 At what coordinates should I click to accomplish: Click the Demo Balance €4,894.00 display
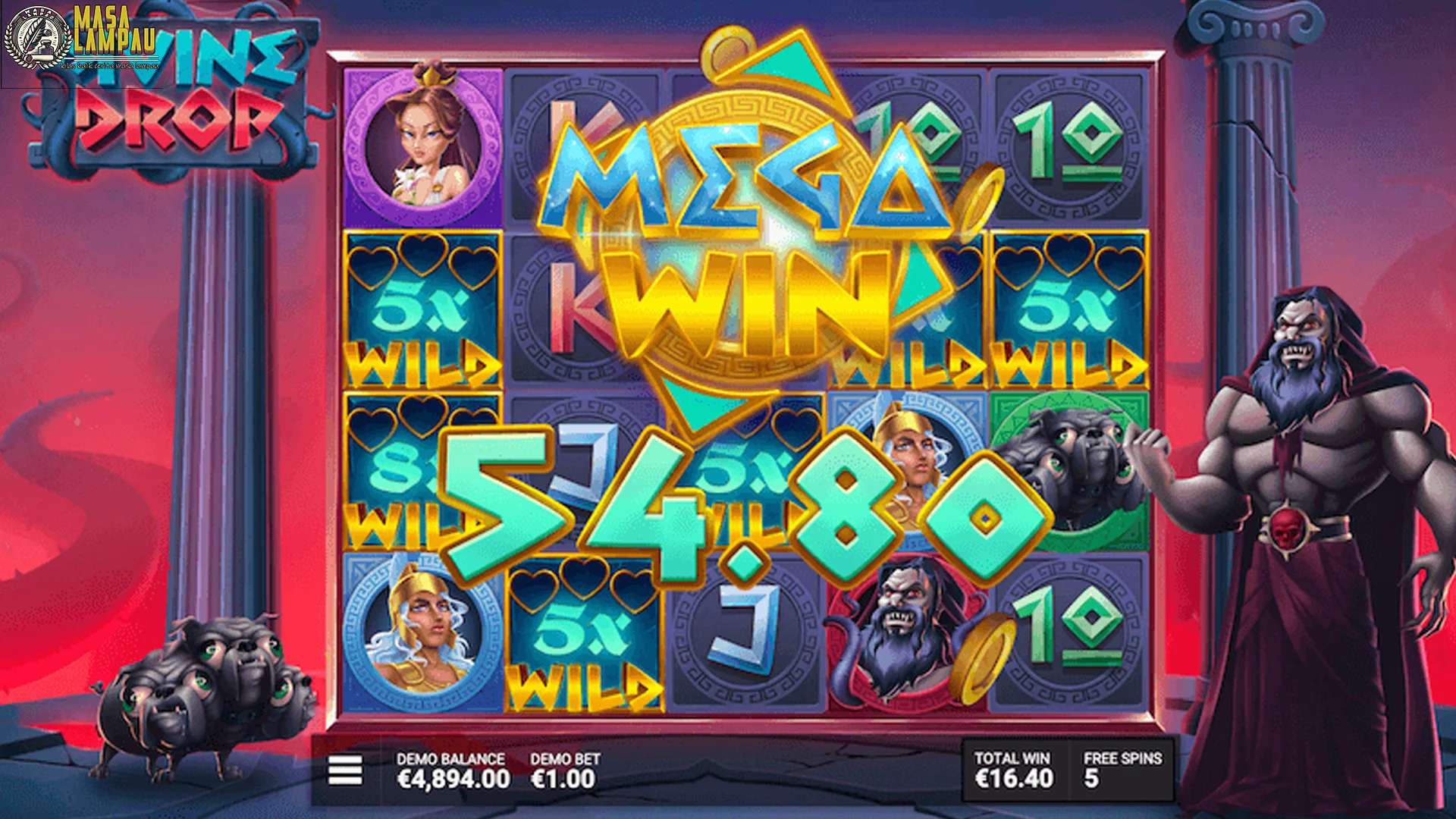coord(451,766)
